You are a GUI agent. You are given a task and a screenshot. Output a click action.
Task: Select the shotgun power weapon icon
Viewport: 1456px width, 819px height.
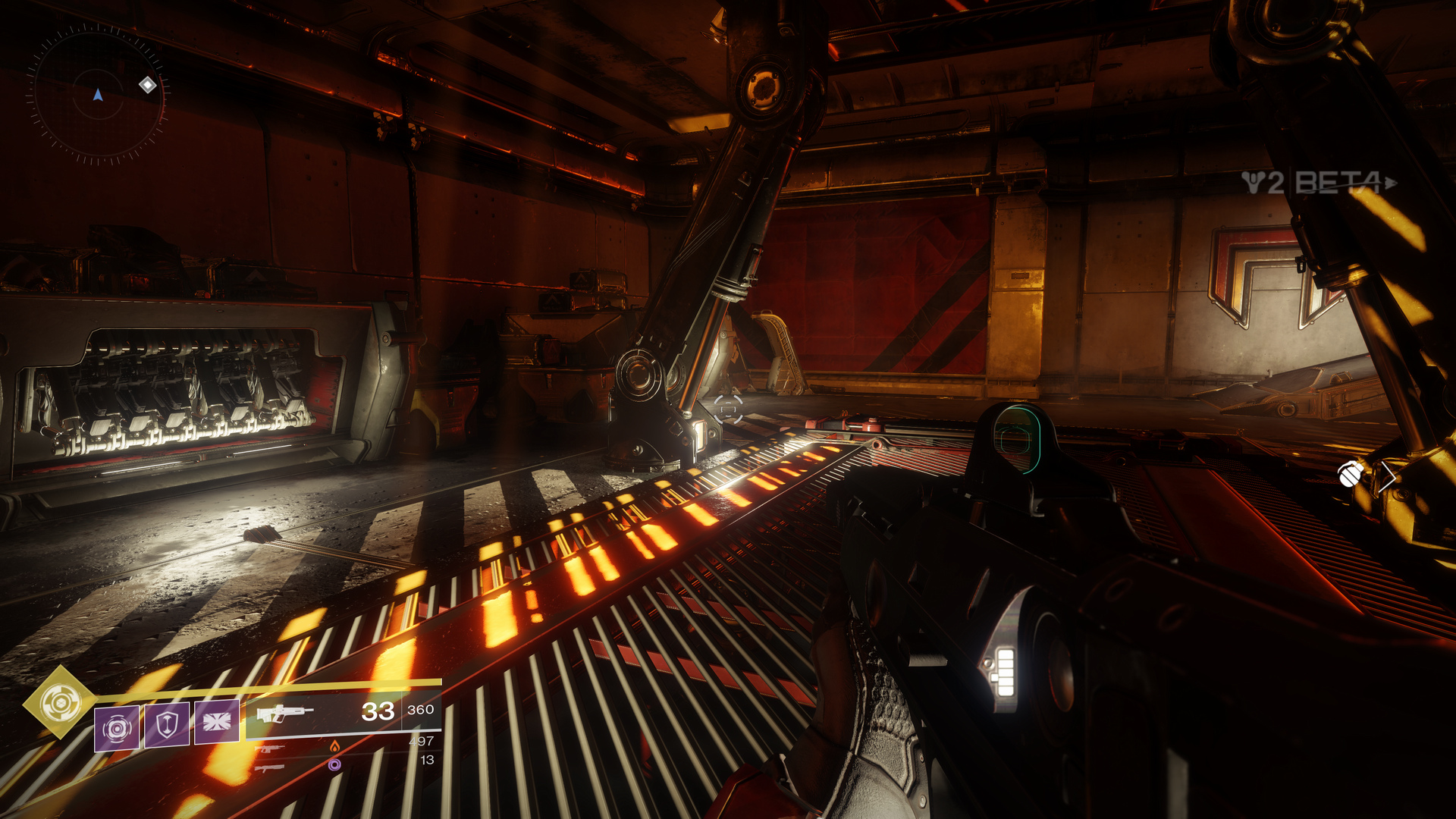click(x=271, y=768)
